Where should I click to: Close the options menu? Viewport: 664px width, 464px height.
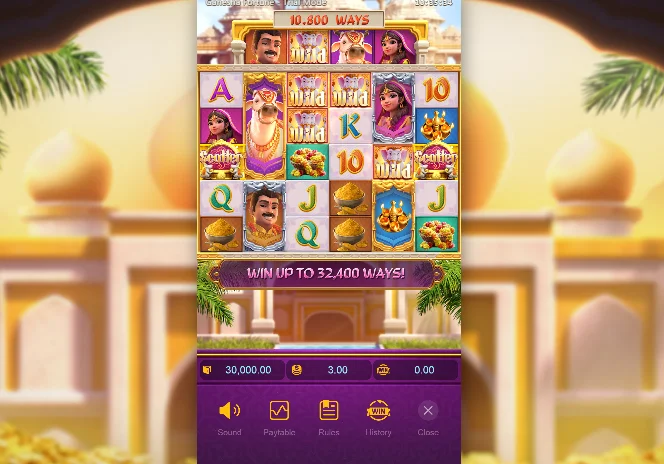[428, 410]
